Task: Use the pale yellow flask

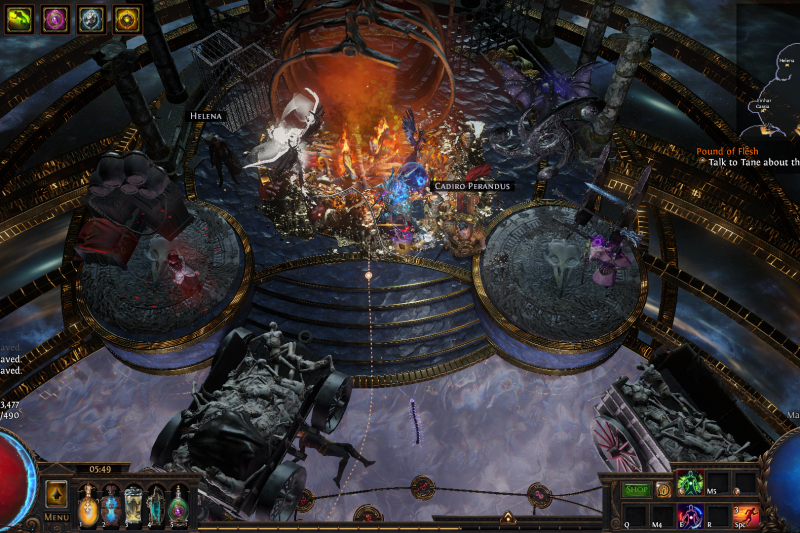Action: click(x=133, y=503)
